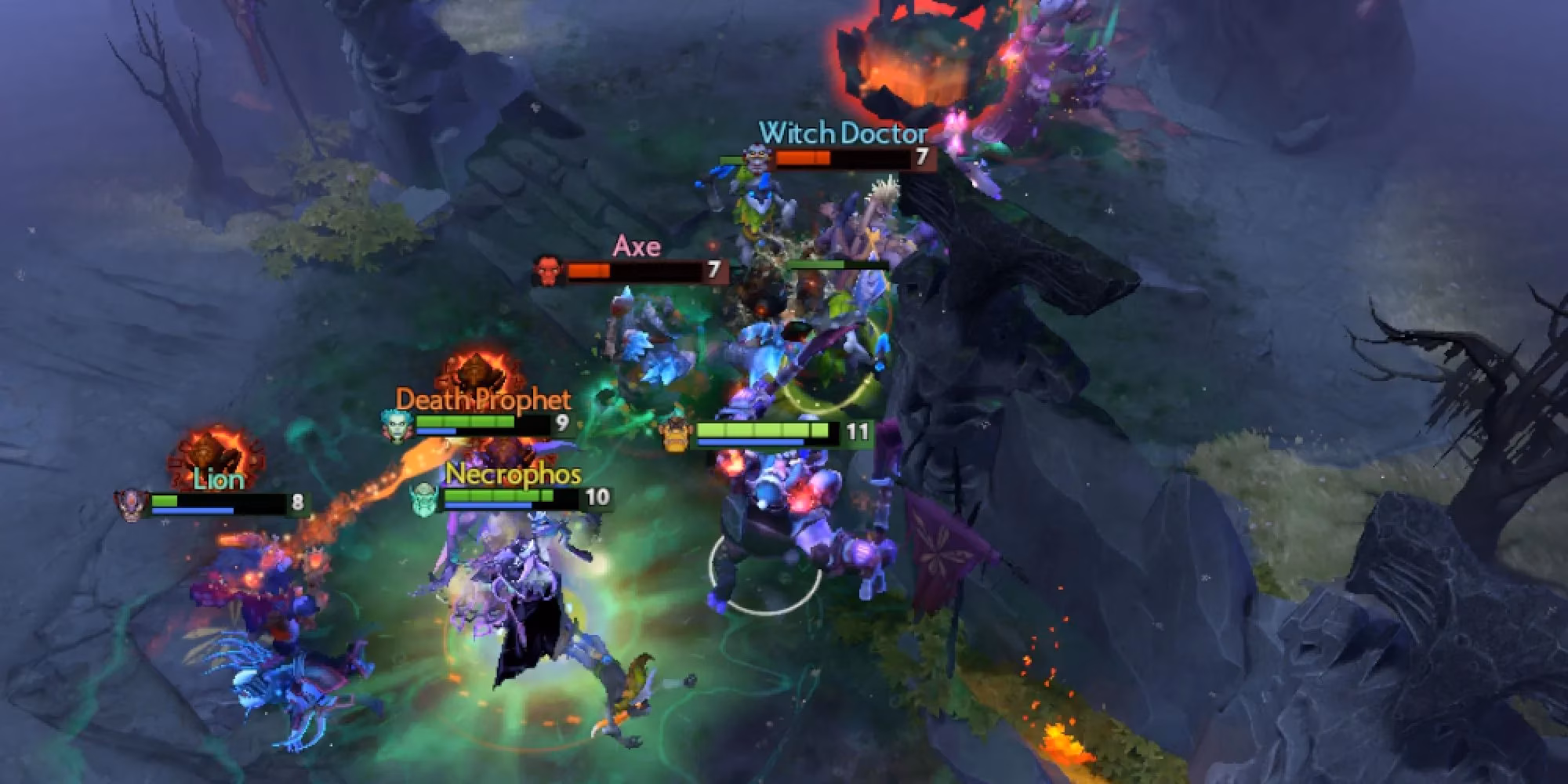1568x784 pixels.
Task: Click the burning outpost structure at top
Action: [x=916, y=55]
